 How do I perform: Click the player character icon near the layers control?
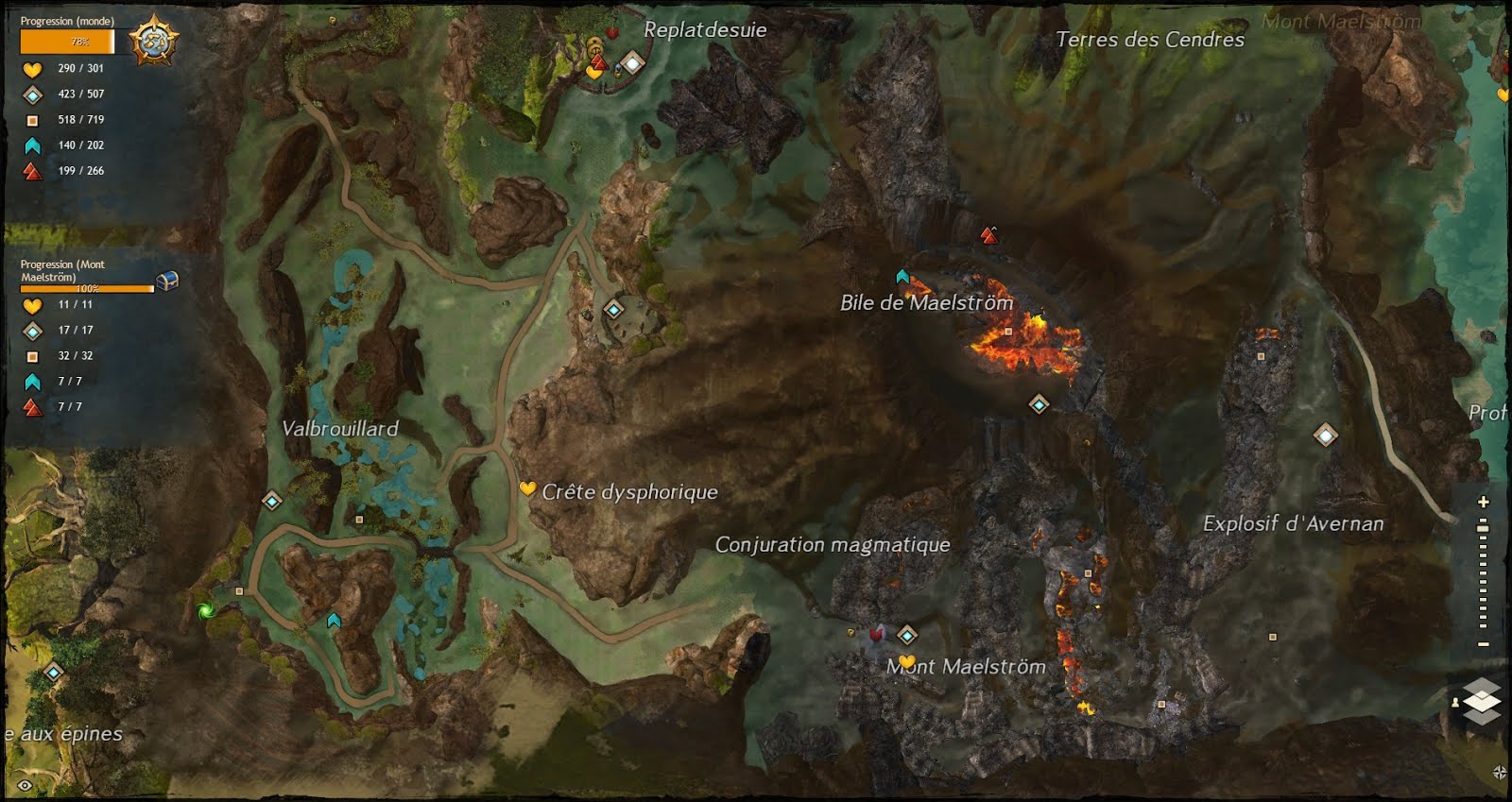coord(1455,703)
